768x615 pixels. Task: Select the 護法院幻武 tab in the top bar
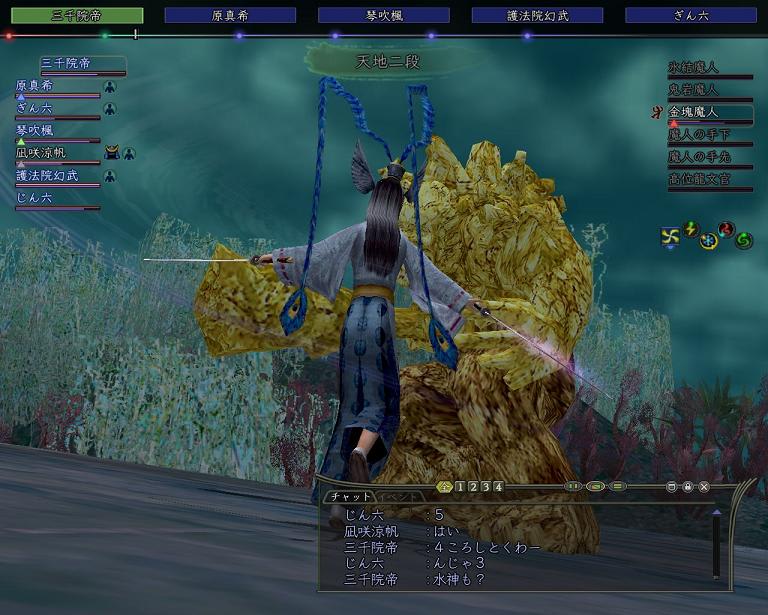coord(537,16)
